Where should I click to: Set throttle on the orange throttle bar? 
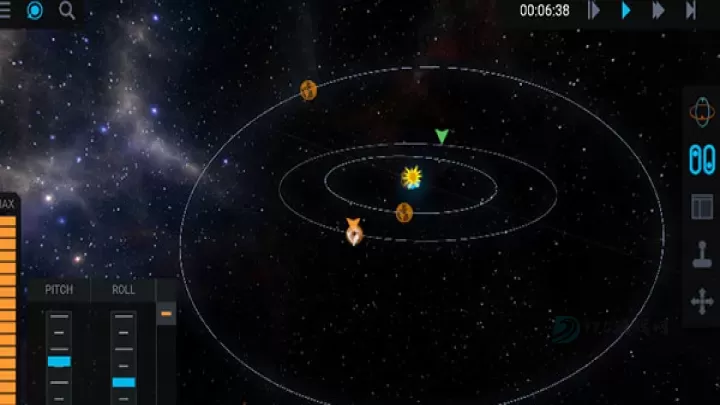(8, 300)
